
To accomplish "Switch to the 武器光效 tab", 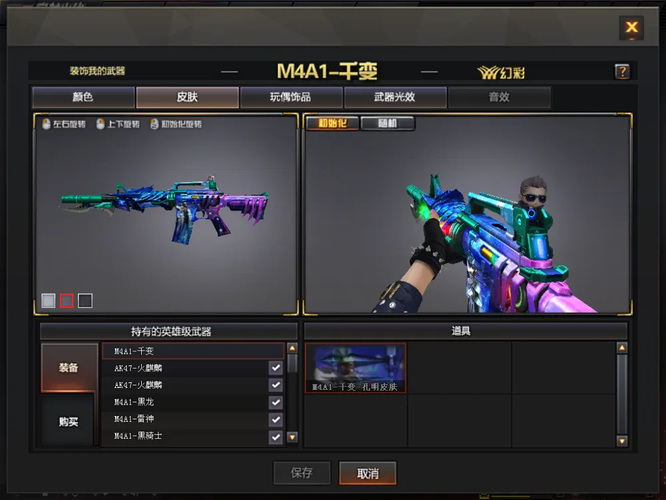I will [x=395, y=98].
